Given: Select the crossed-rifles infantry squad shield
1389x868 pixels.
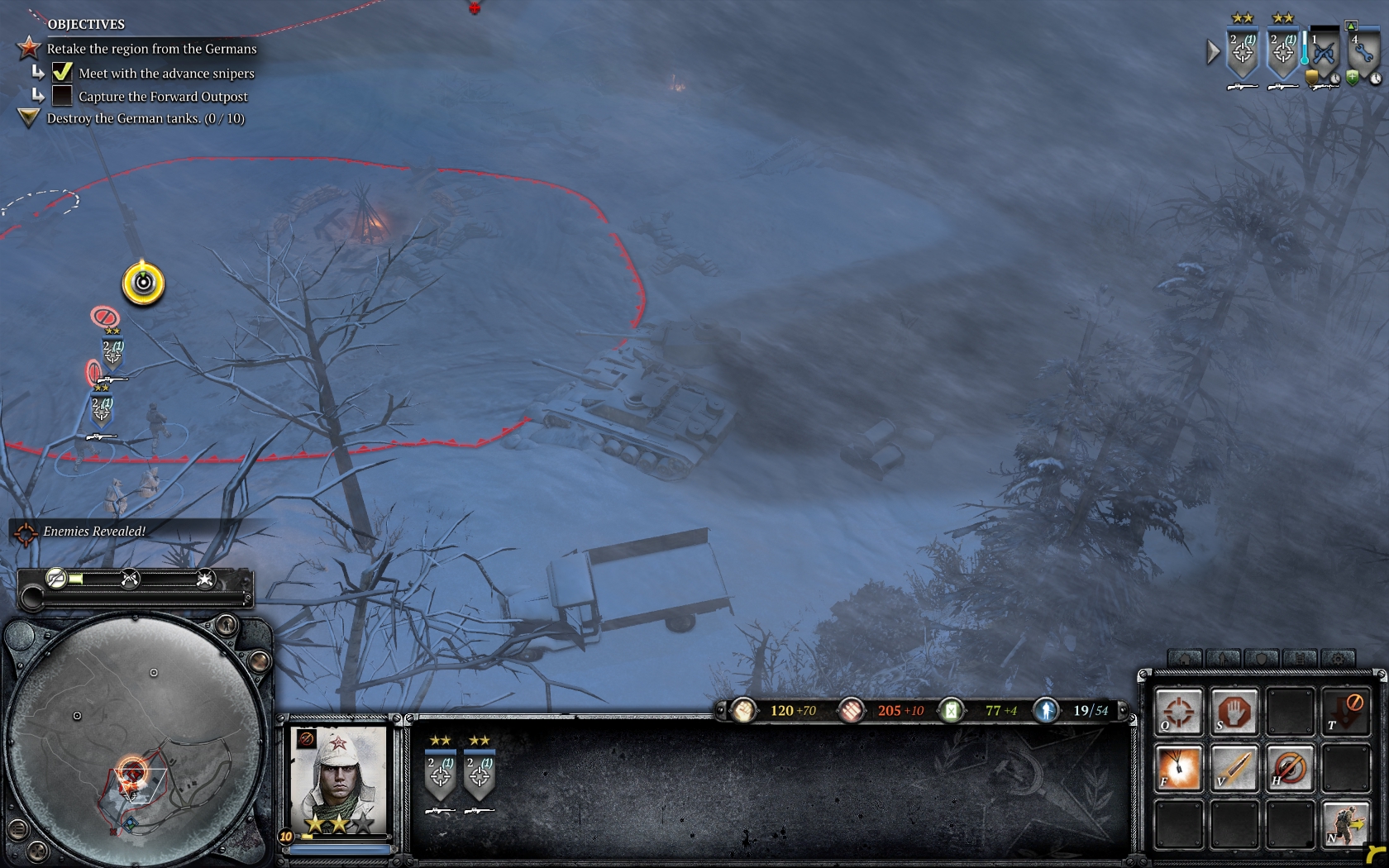Looking at the screenshot, I should (1324, 53).
